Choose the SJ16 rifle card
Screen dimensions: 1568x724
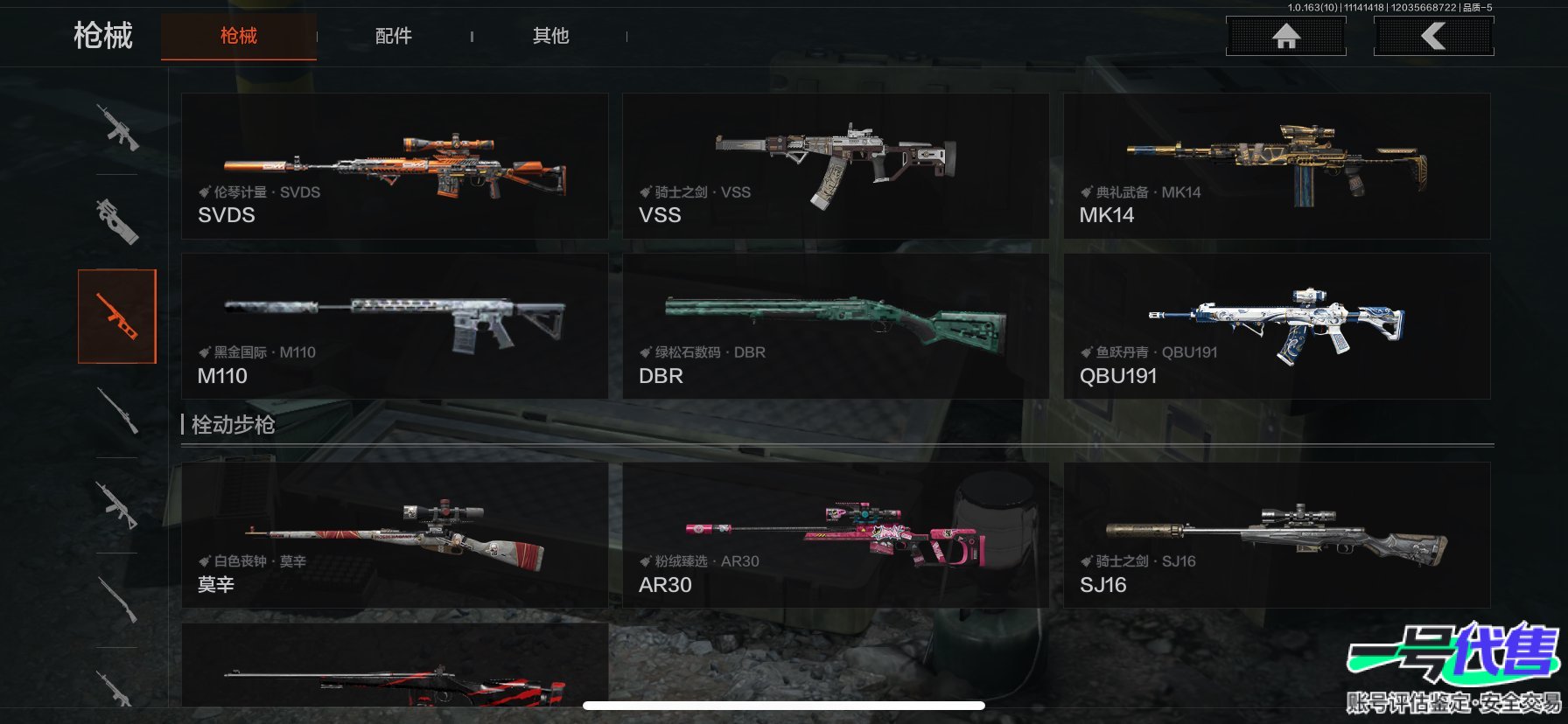pos(1276,535)
